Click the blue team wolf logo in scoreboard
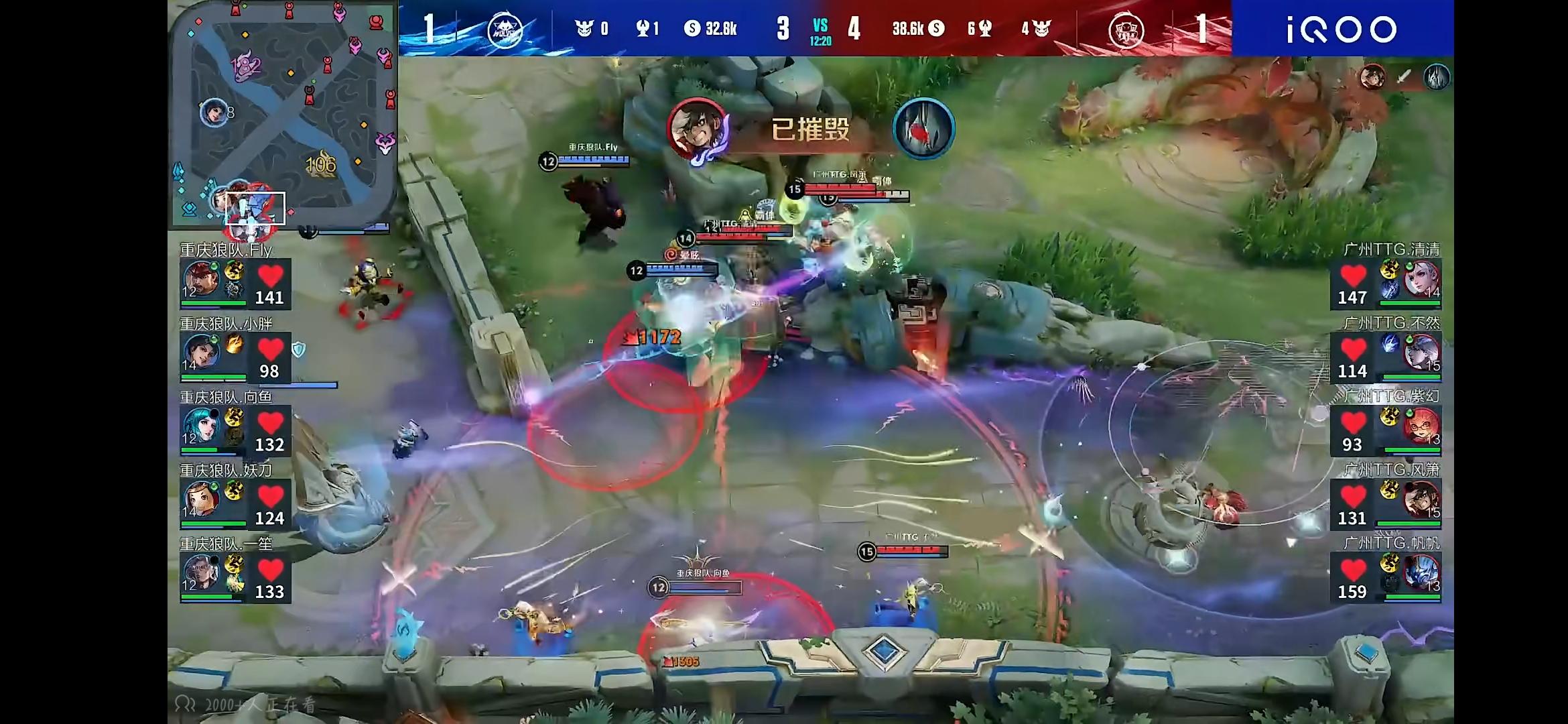Image resolution: width=1568 pixels, height=724 pixels. (x=504, y=29)
